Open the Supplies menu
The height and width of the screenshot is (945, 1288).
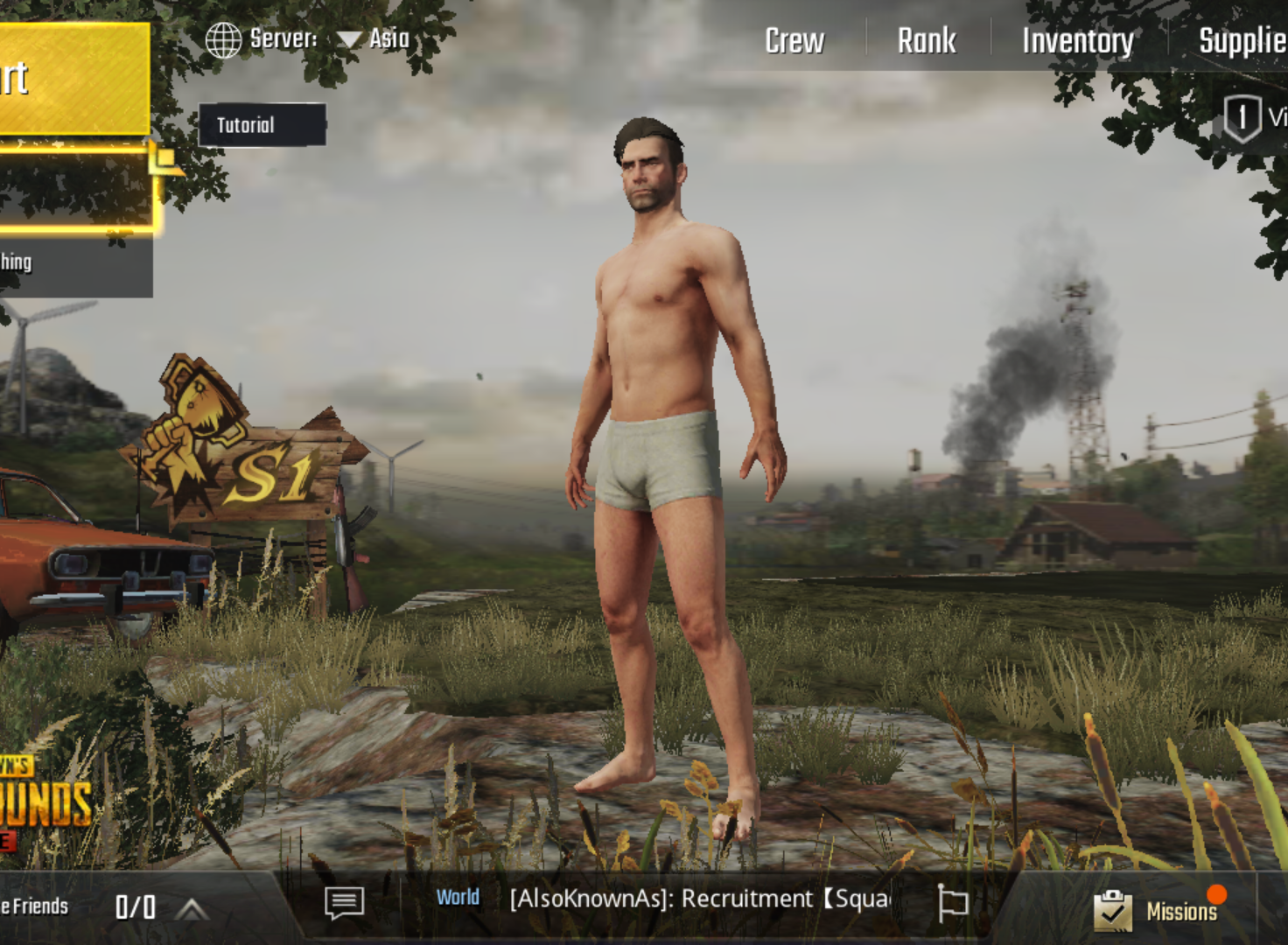pos(1242,41)
